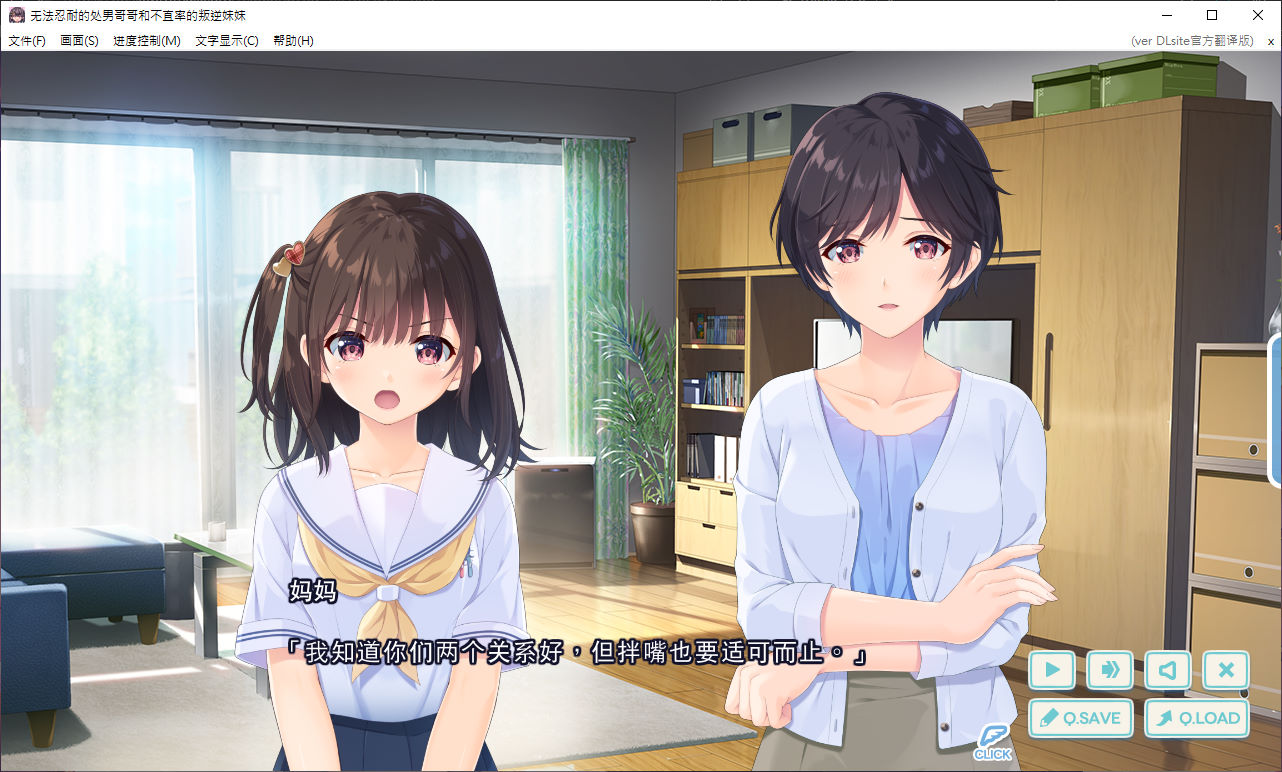Close the game window from the title bar
This screenshot has height=772, width=1282.
(x=1258, y=15)
